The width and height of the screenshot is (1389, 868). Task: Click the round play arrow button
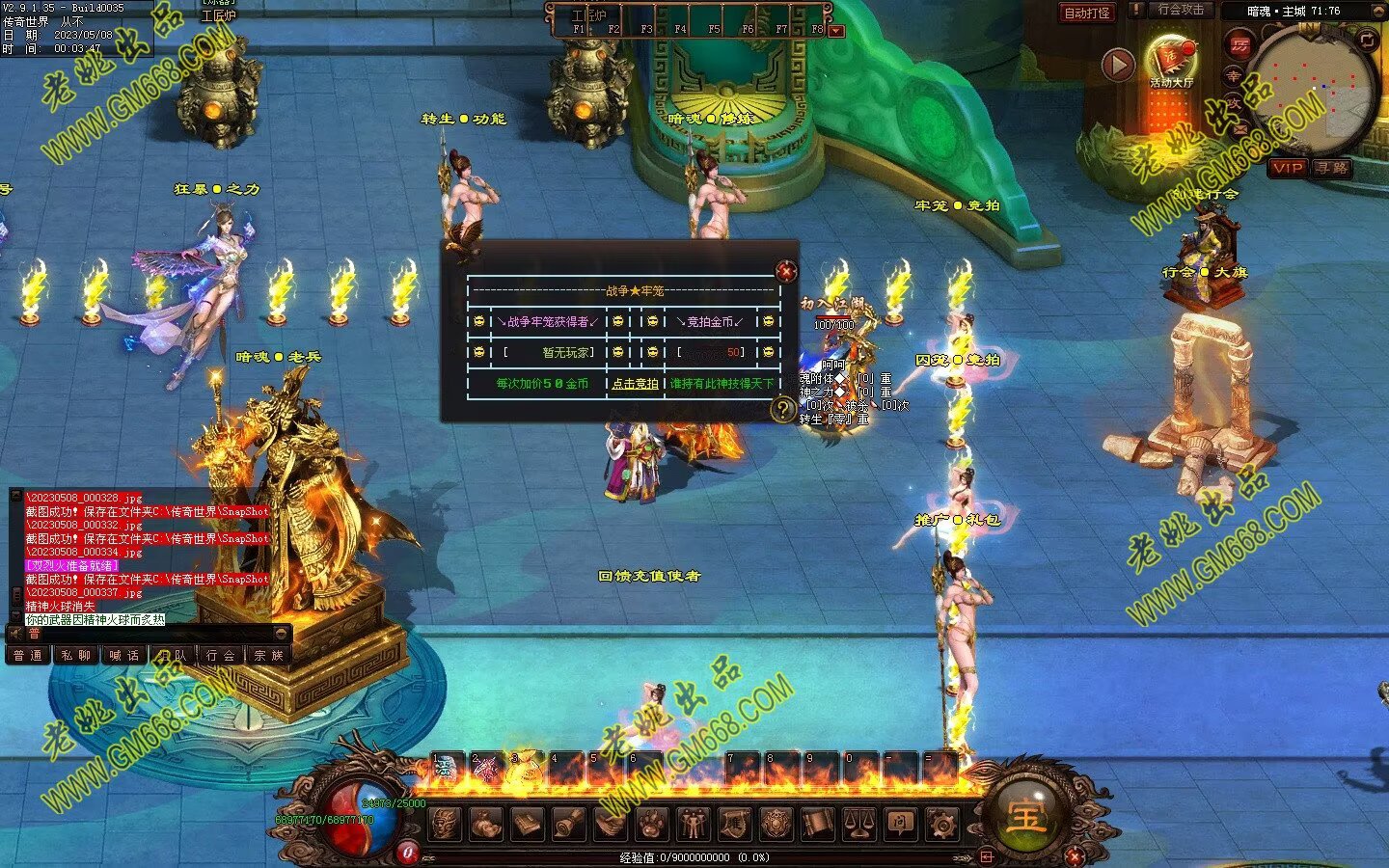1118,65
